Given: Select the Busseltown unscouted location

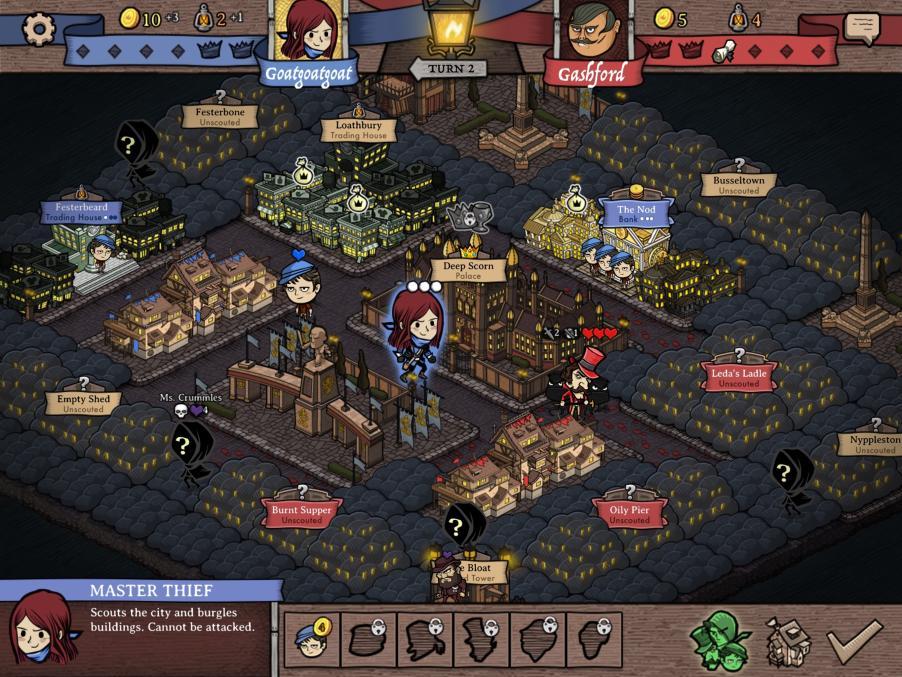Looking at the screenshot, I should 739,185.
